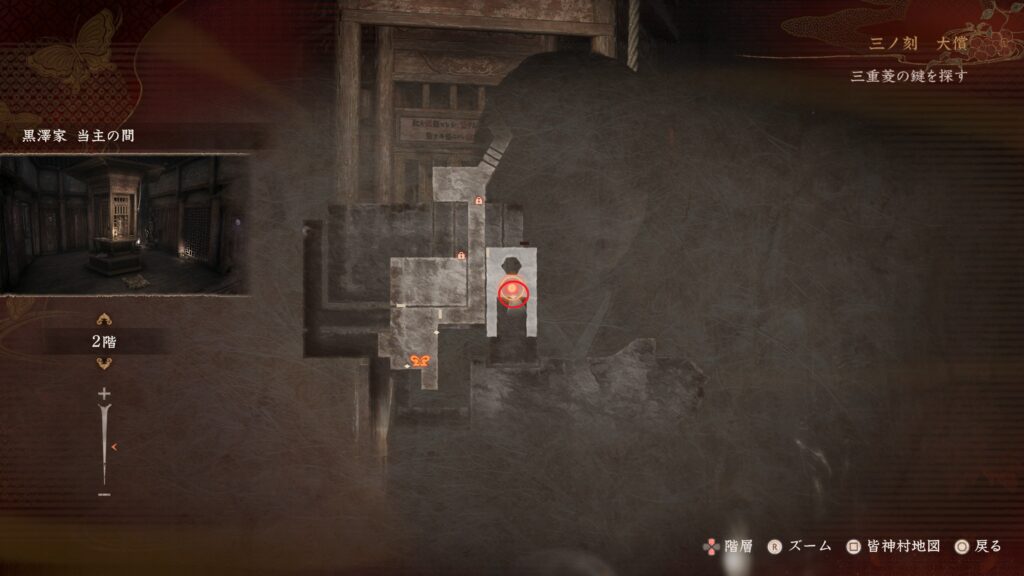1024x576 pixels.
Task: Zoom in with the plus sign
Action: point(104,394)
